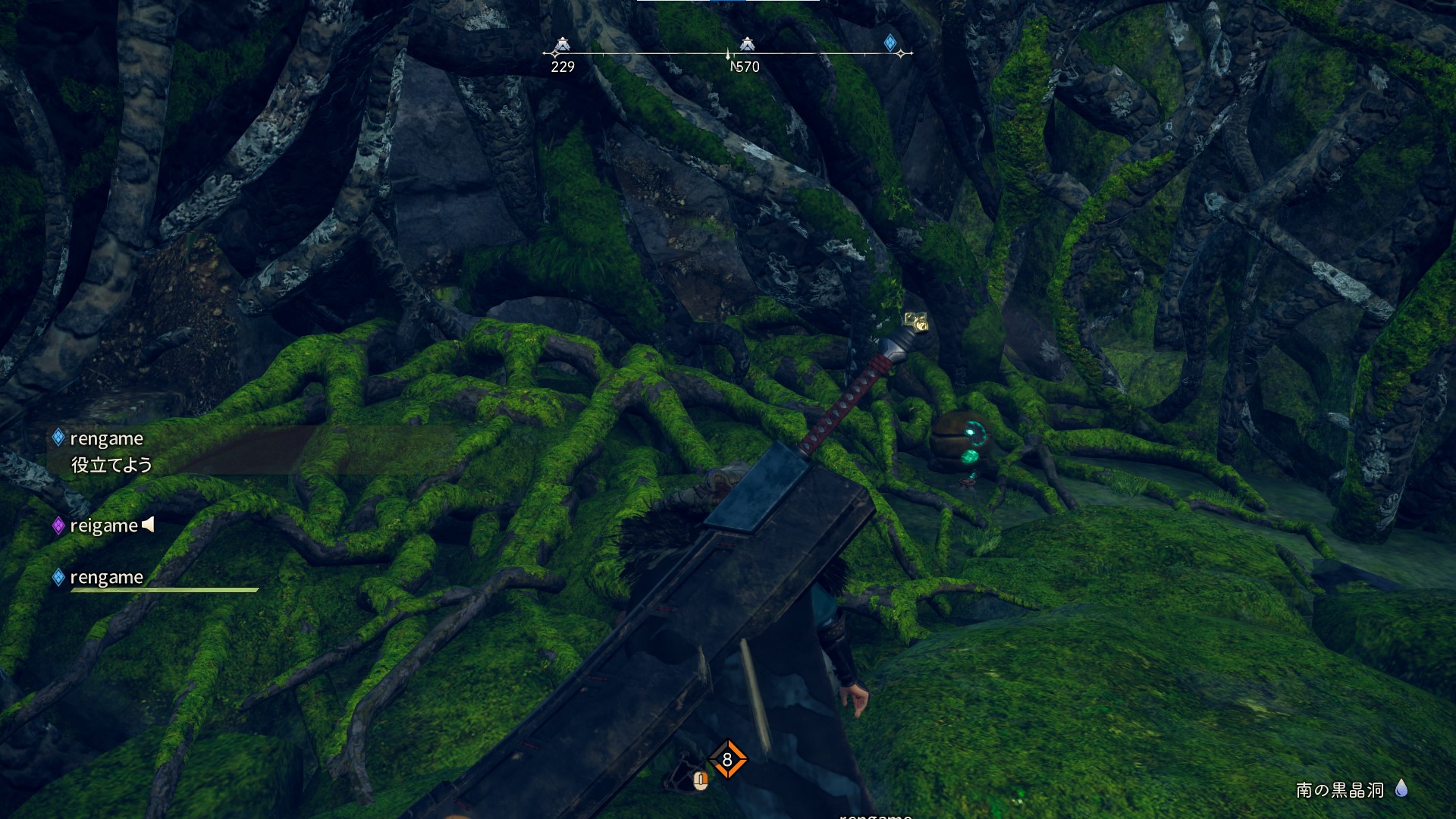Screen dimensions: 1456x819
Task: Open the chat message 役立てよう
Action: [x=111, y=465]
